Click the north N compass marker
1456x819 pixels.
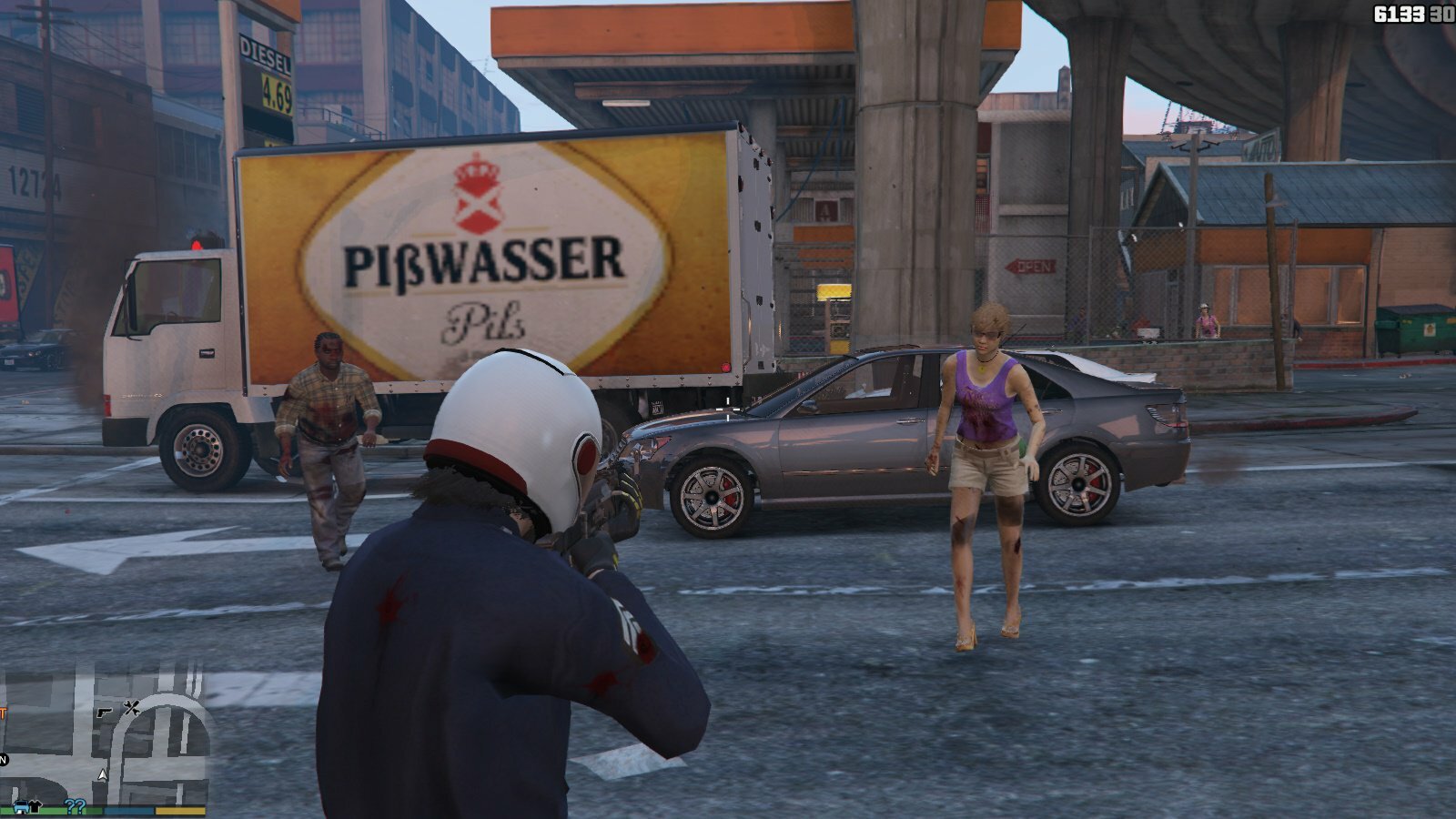(x=4, y=760)
